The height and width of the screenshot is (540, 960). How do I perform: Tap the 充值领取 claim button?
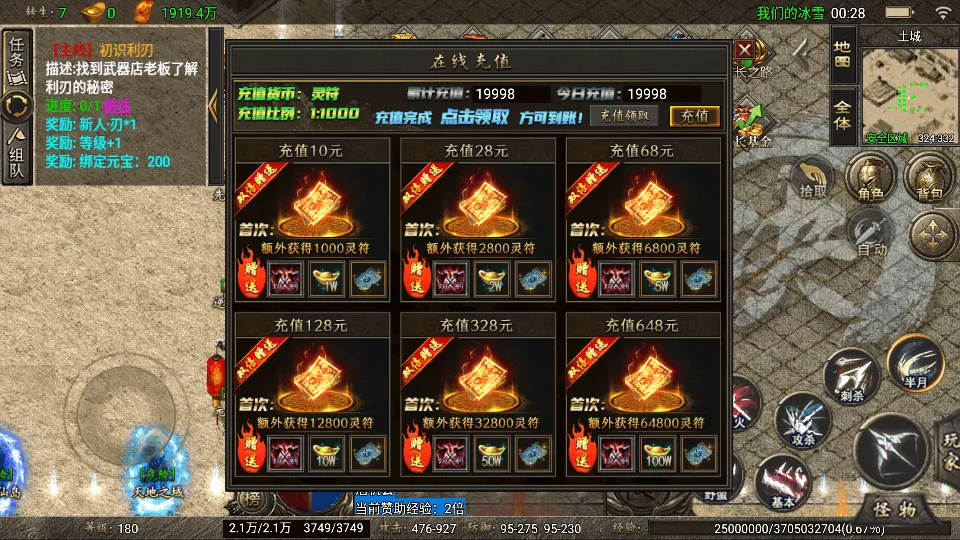click(x=629, y=115)
